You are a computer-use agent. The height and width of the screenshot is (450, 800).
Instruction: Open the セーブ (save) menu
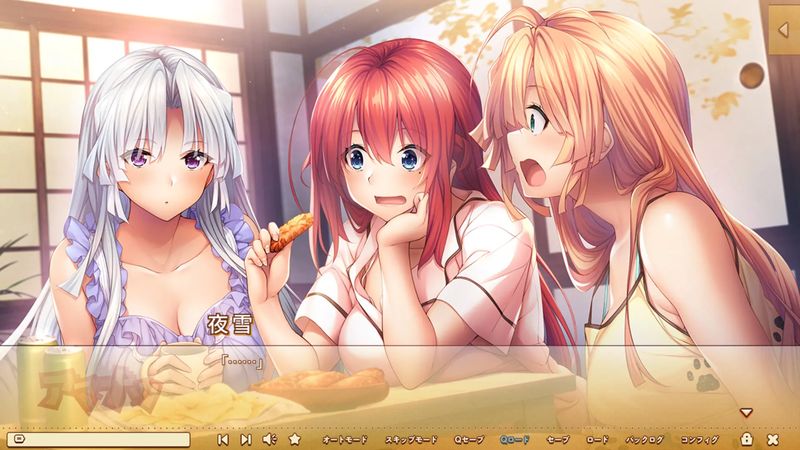558,439
